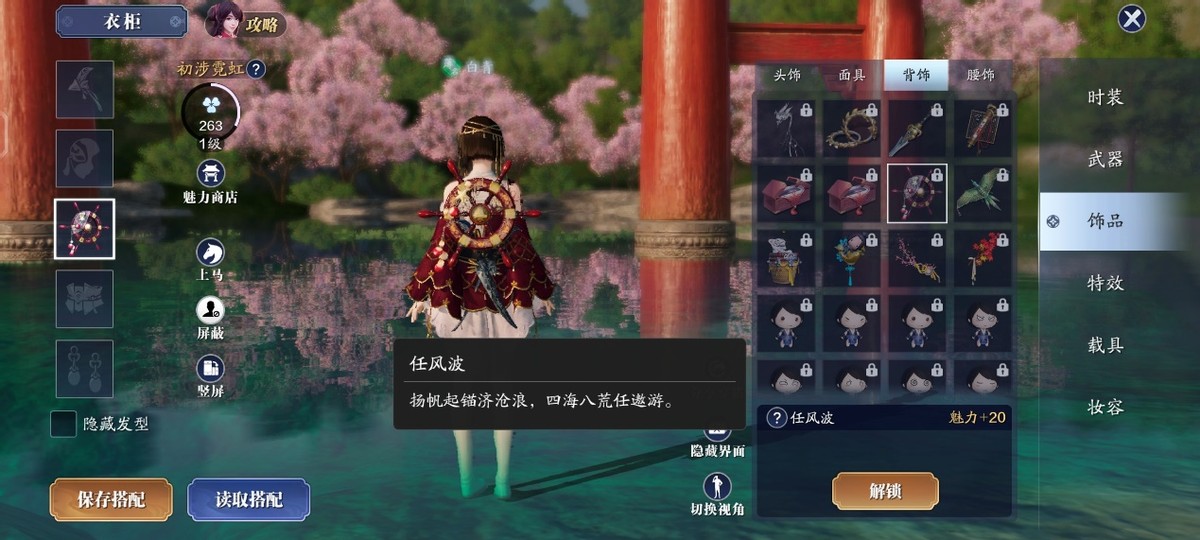Select the green crane back accessory
1200x540 pixels.
pos(981,191)
